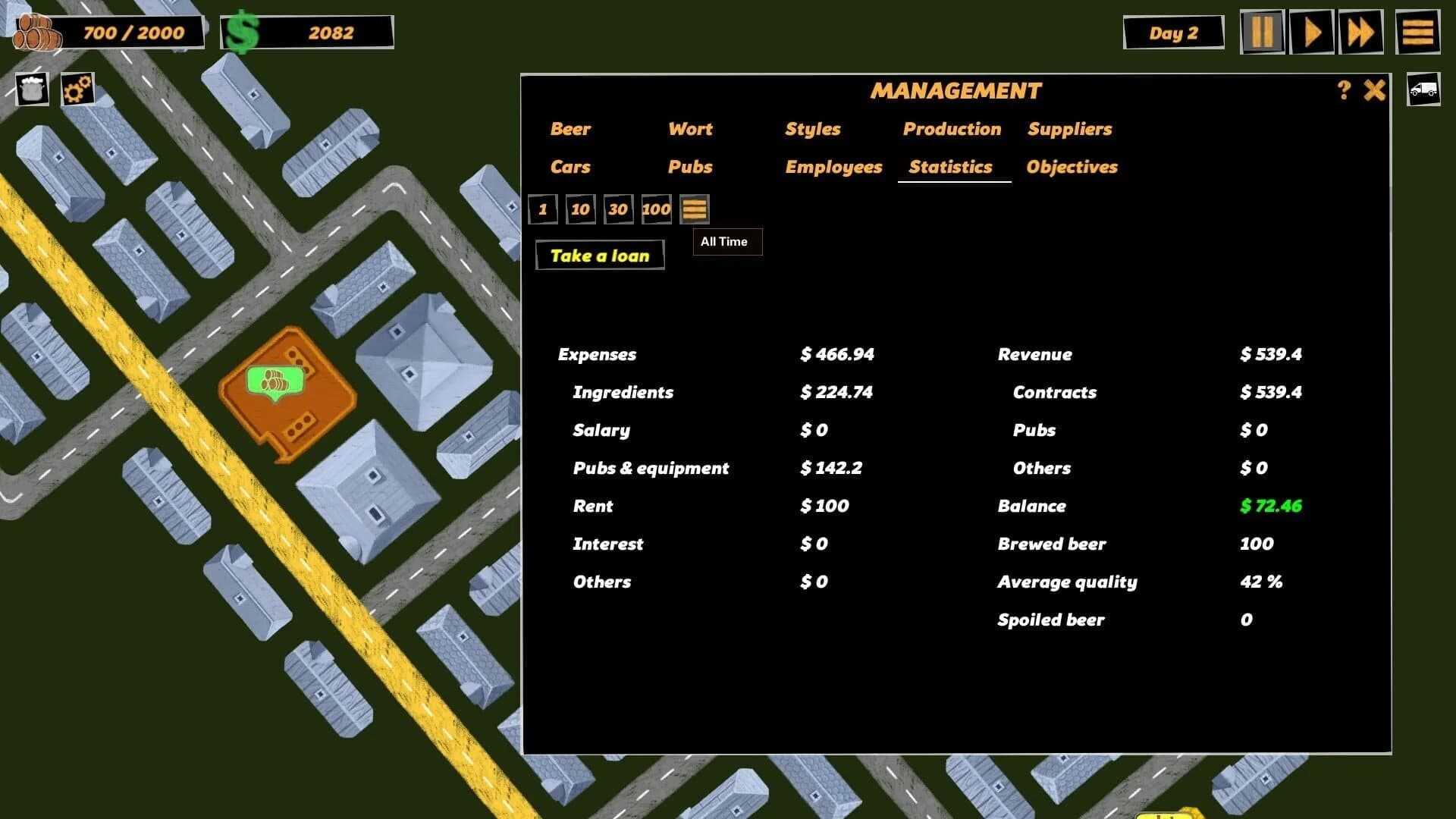Click the green Balance value $72.46
The width and height of the screenshot is (1456, 819).
(1271, 506)
